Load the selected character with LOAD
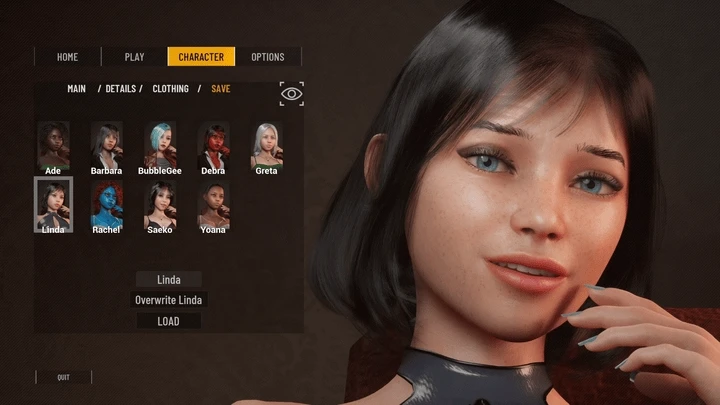 (x=169, y=321)
